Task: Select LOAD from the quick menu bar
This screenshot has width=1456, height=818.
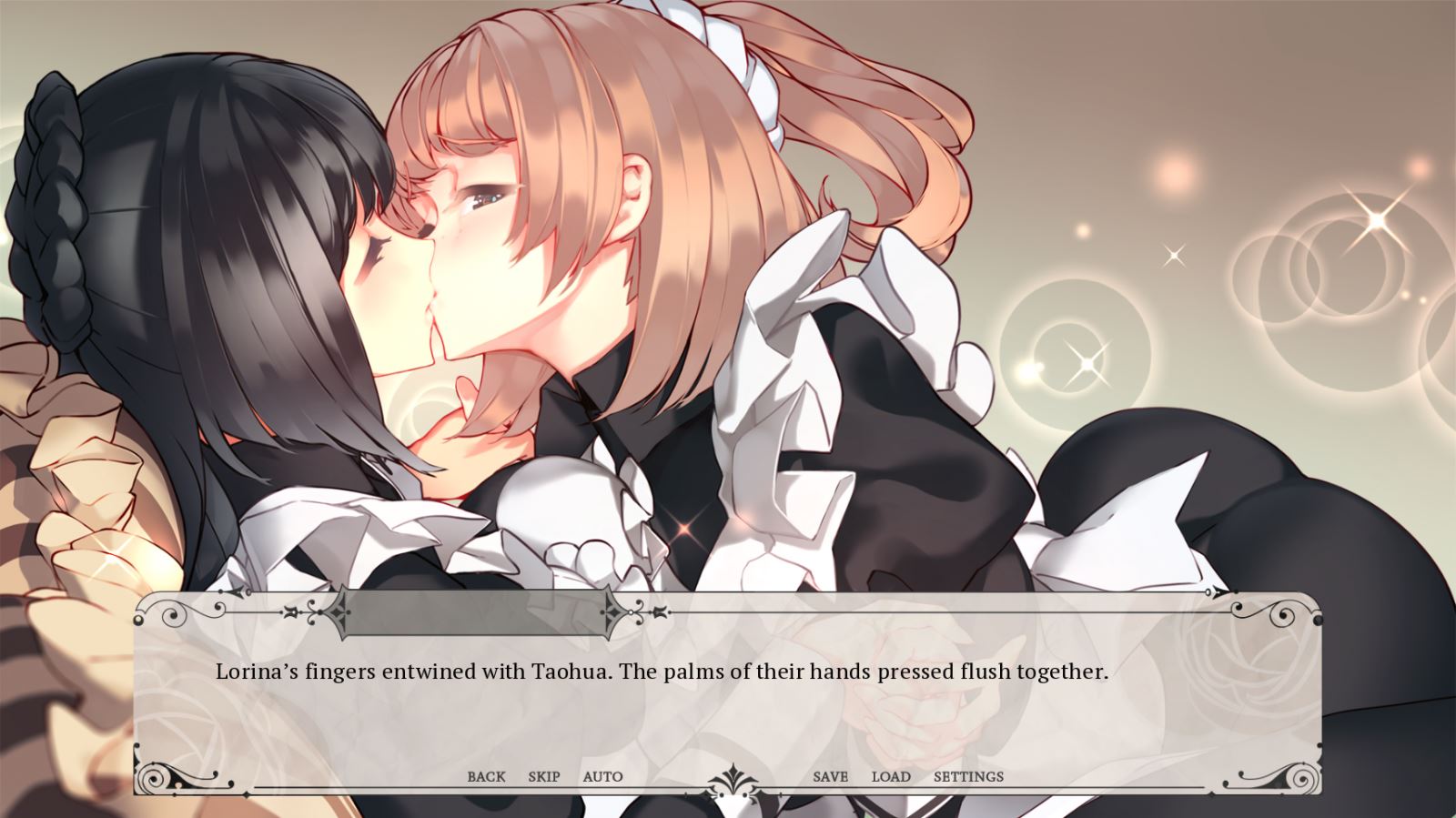Action: (x=892, y=776)
